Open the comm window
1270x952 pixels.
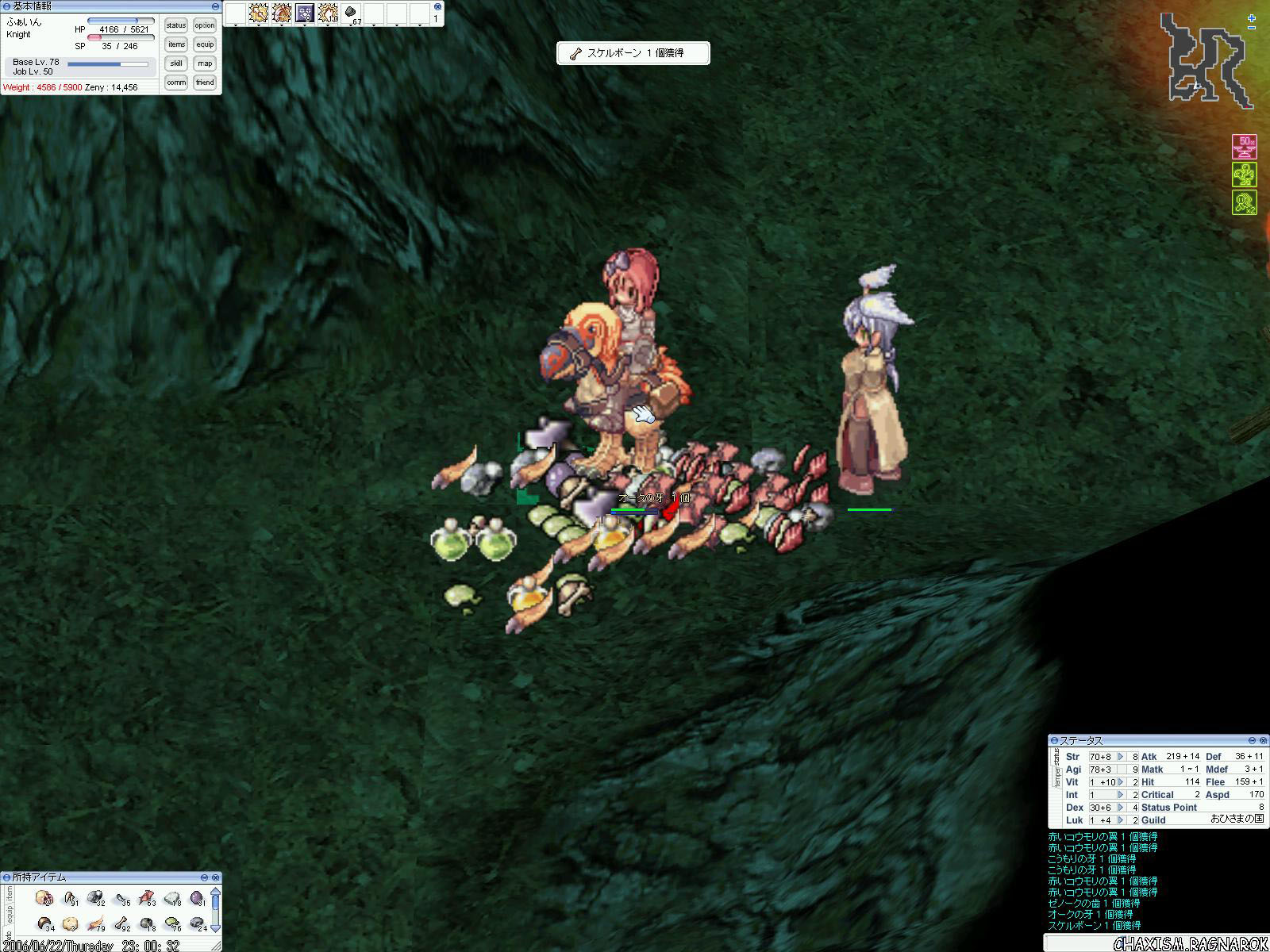coord(176,83)
